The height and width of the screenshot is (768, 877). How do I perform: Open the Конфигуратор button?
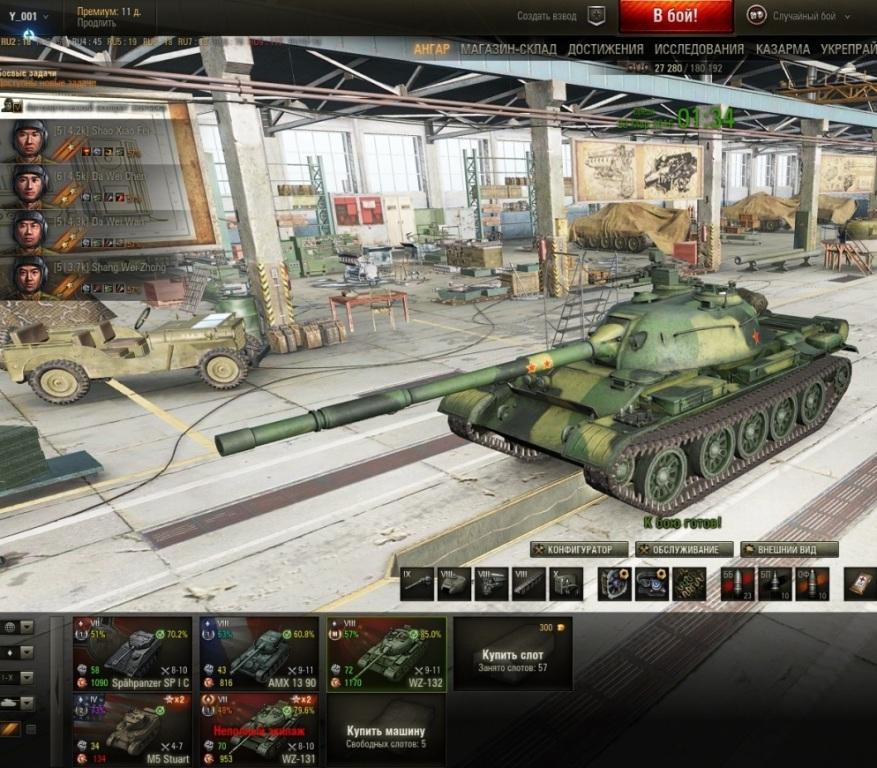pos(579,549)
